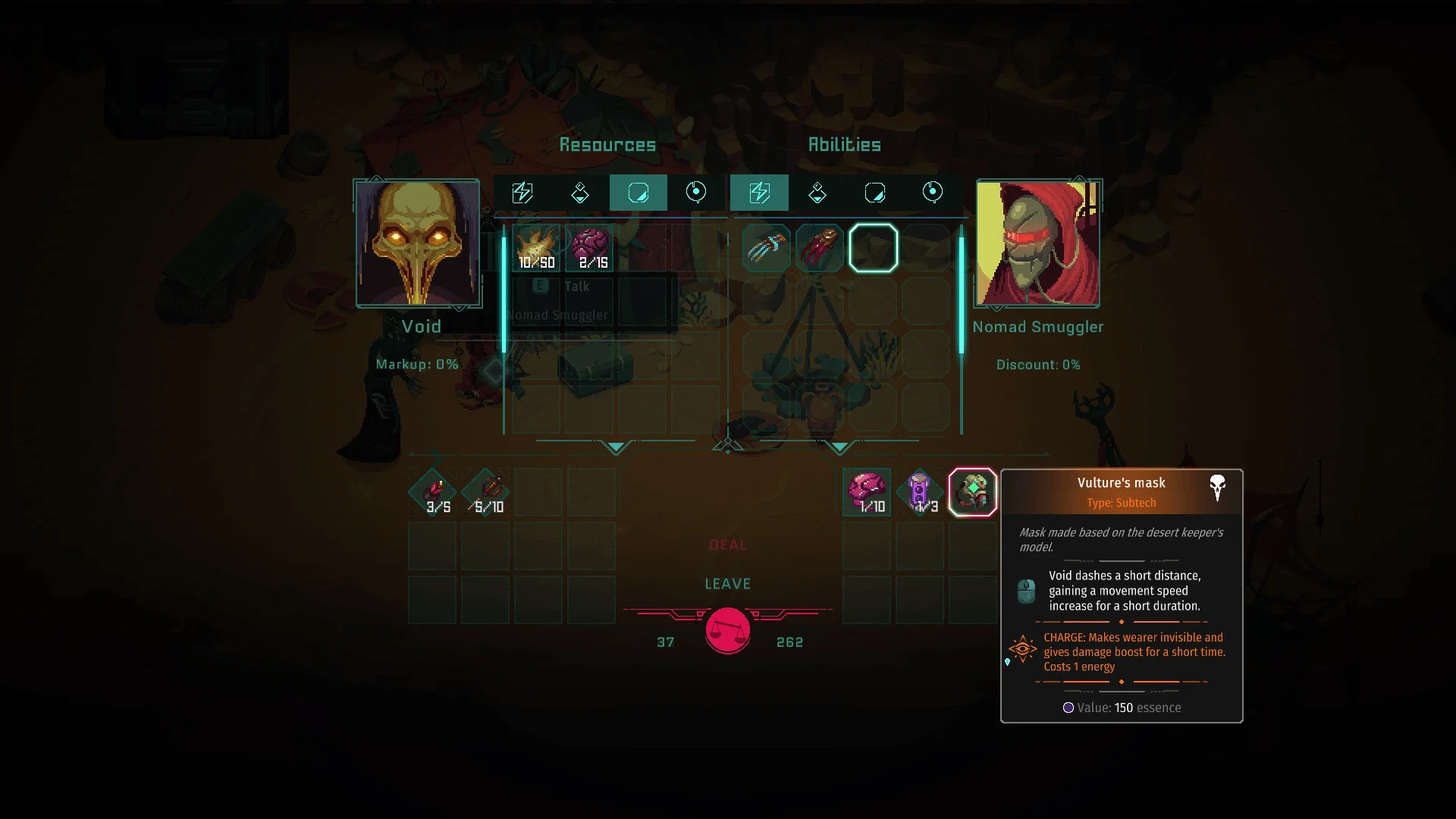Switch to lightning tab under Resources

click(522, 193)
